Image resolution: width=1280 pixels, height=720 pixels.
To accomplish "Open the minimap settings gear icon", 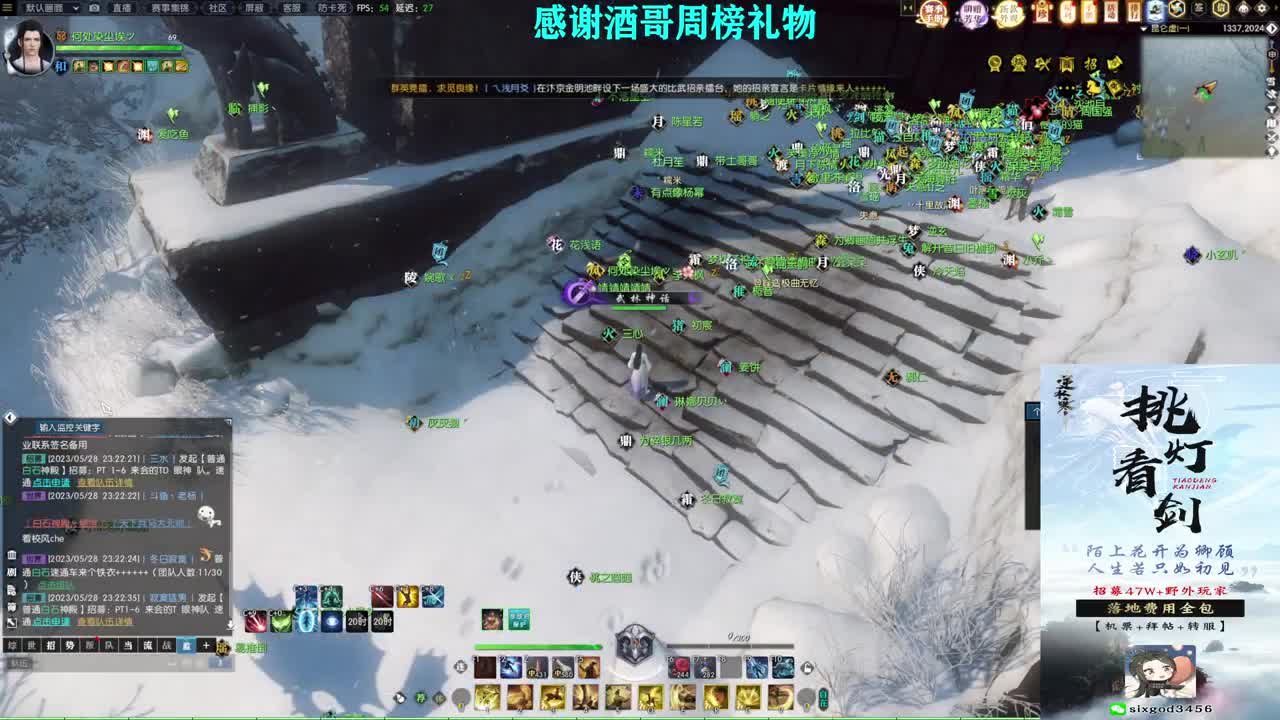I will coord(1262,9).
